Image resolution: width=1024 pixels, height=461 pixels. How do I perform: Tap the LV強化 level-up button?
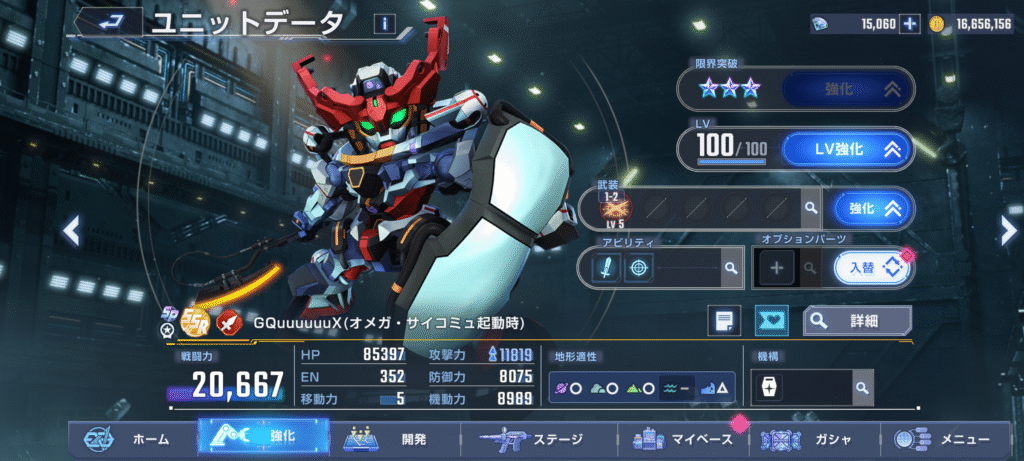tap(845, 150)
